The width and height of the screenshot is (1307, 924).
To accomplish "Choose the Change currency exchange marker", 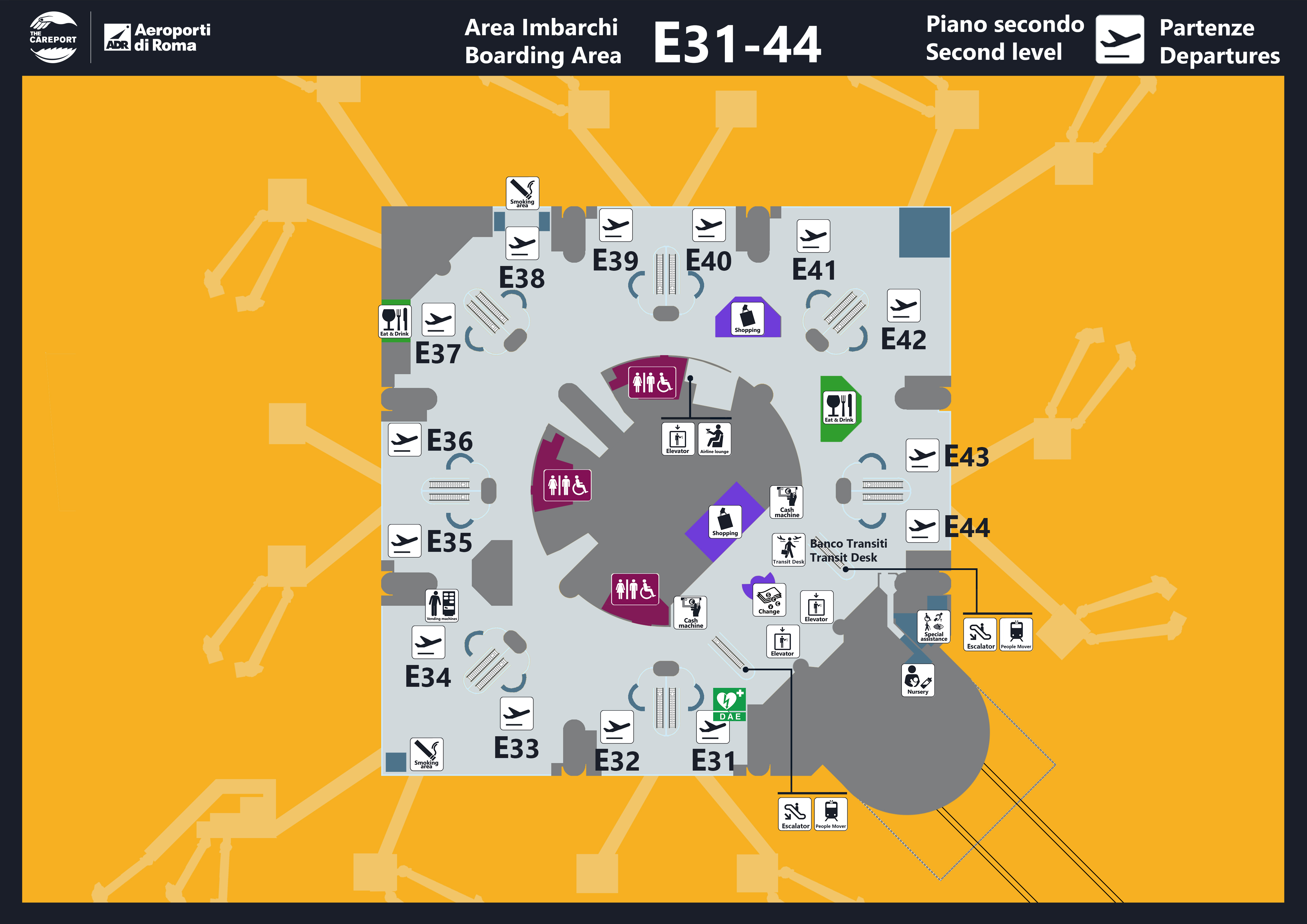I will 769,600.
